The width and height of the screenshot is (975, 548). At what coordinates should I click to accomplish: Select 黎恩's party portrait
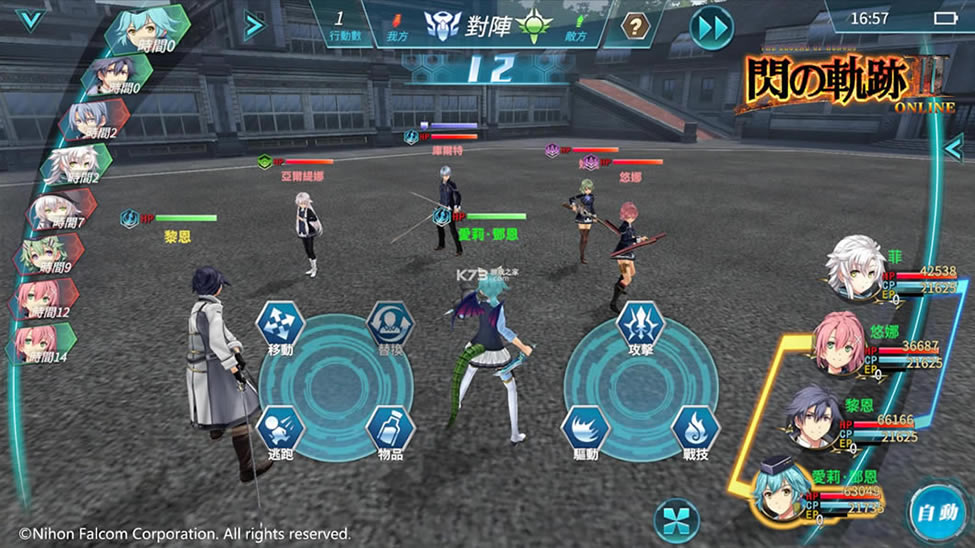tap(812, 417)
